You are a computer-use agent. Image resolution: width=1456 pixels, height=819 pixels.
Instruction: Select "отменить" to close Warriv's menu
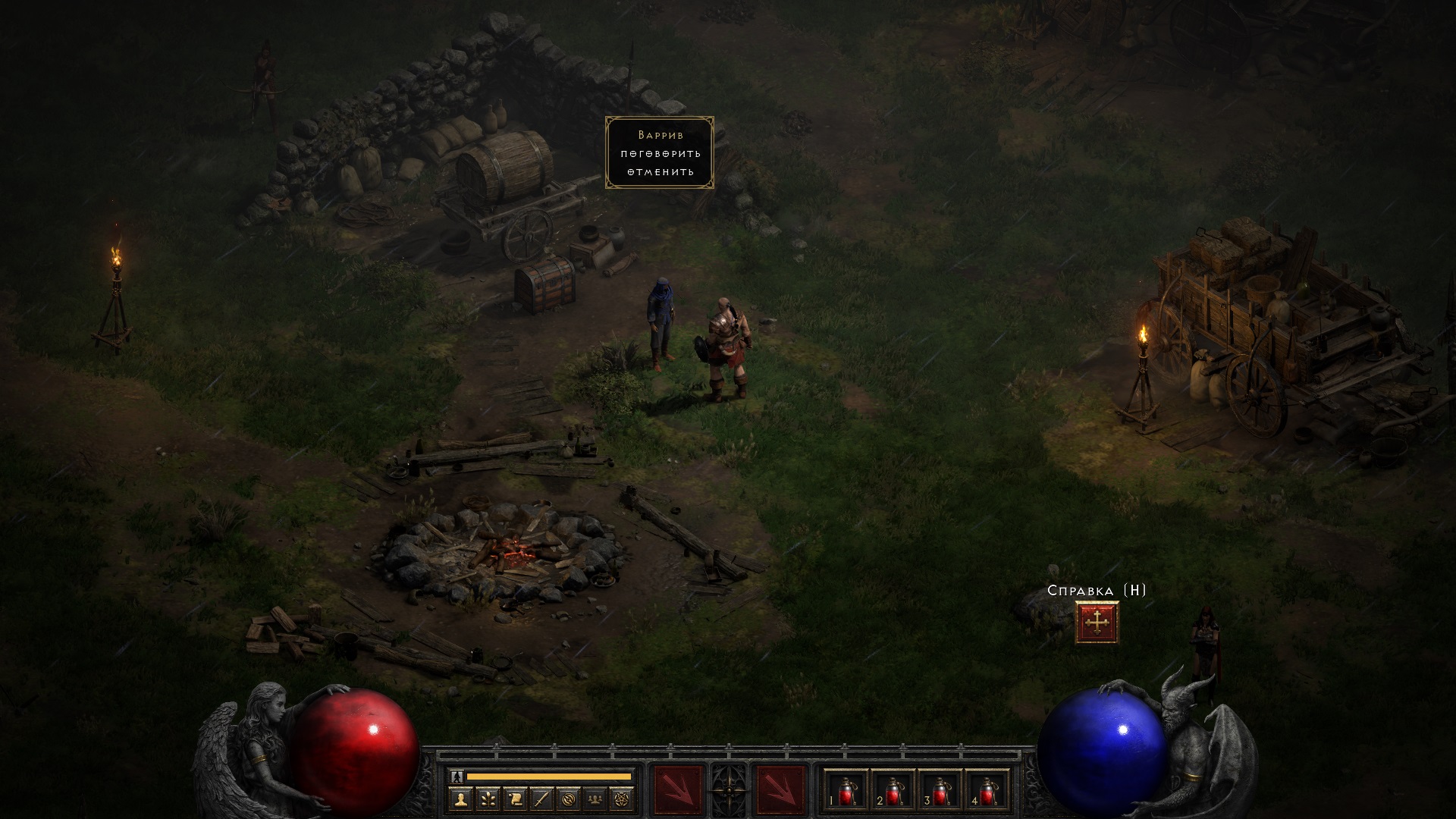tap(660, 172)
